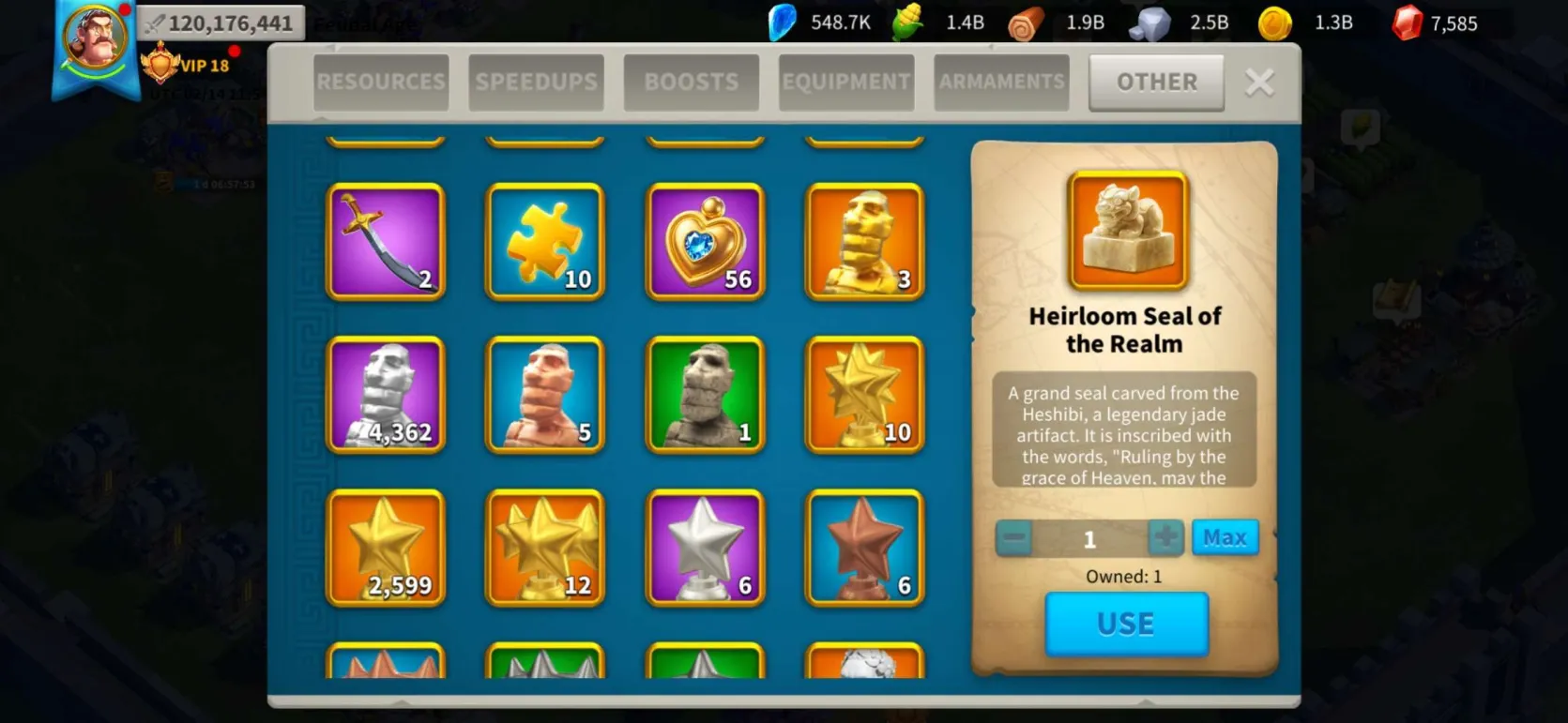
Task: Show the Equipment tab
Action: pos(846,83)
